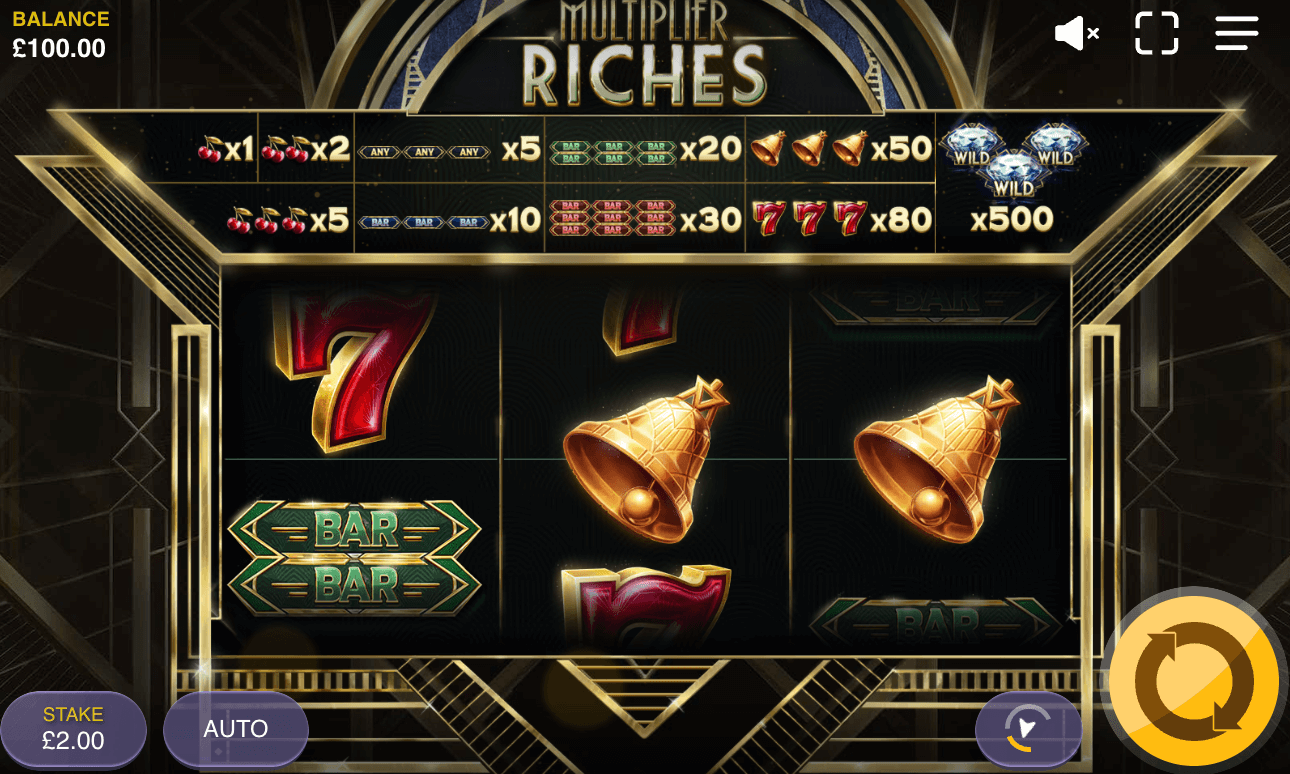This screenshot has height=774, width=1290.
Task: Open the hamburger options panel
Action: (x=1236, y=32)
